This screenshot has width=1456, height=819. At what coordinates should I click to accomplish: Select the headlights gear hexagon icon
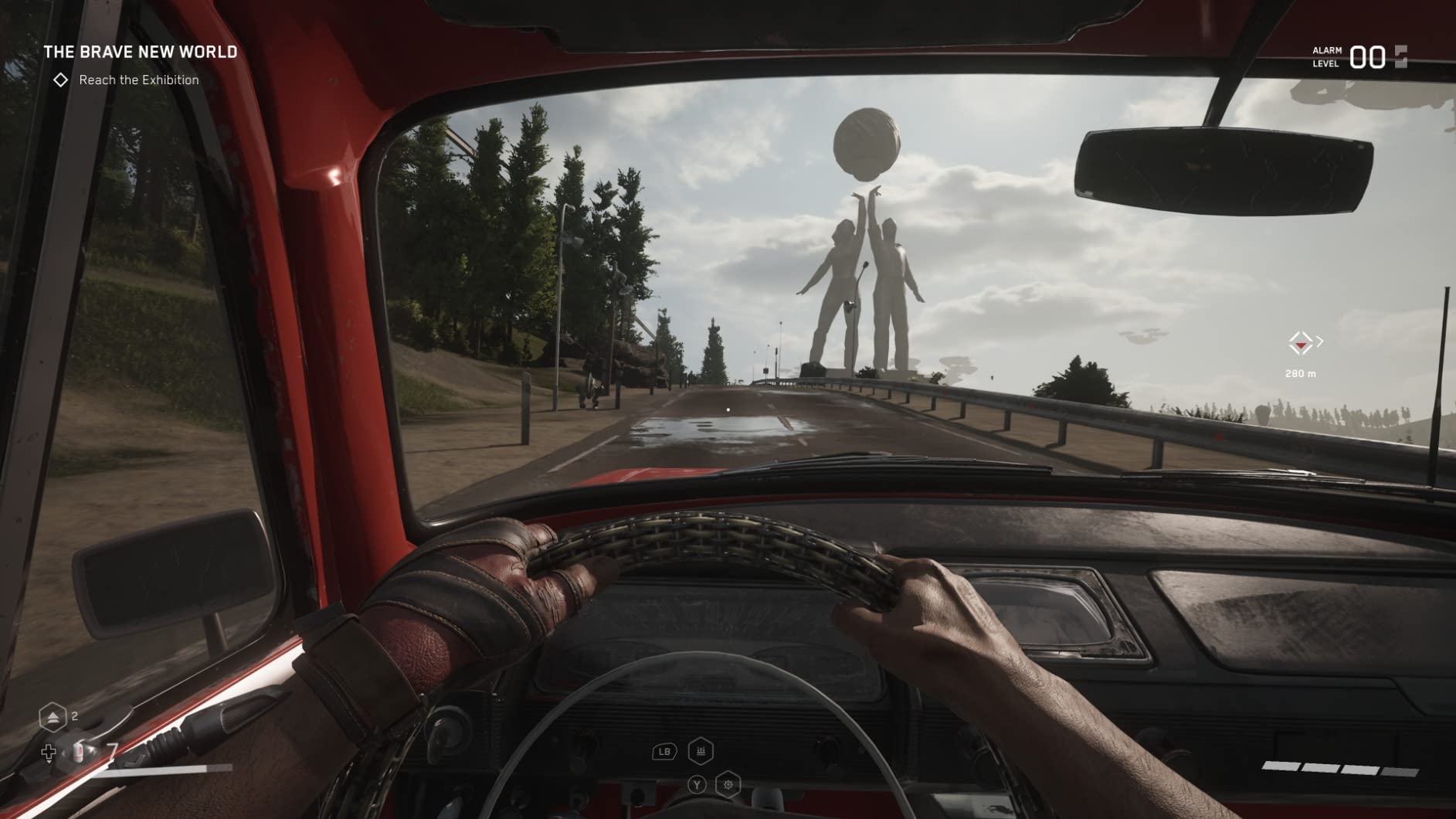(x=727, y=784)
